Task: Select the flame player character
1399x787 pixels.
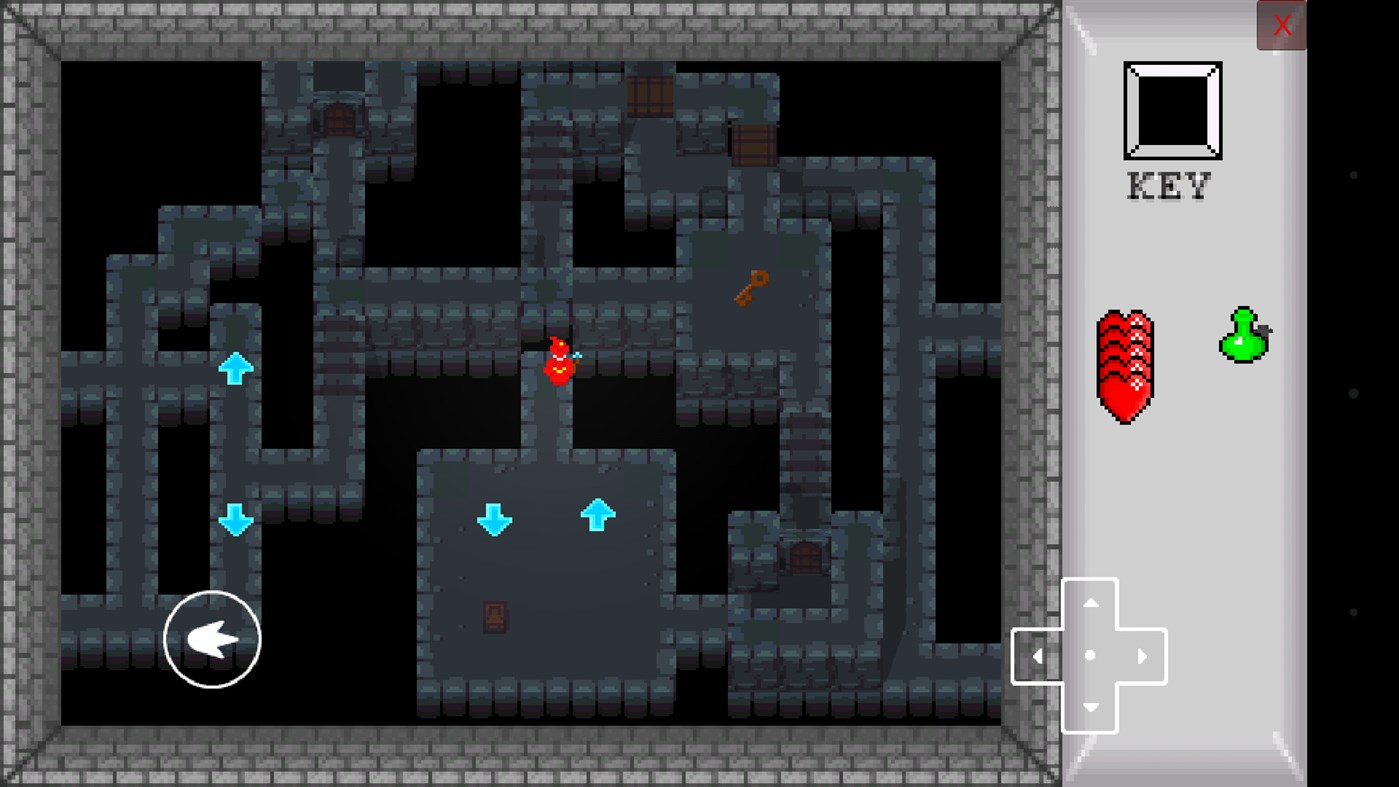Action: coord(557,362)
